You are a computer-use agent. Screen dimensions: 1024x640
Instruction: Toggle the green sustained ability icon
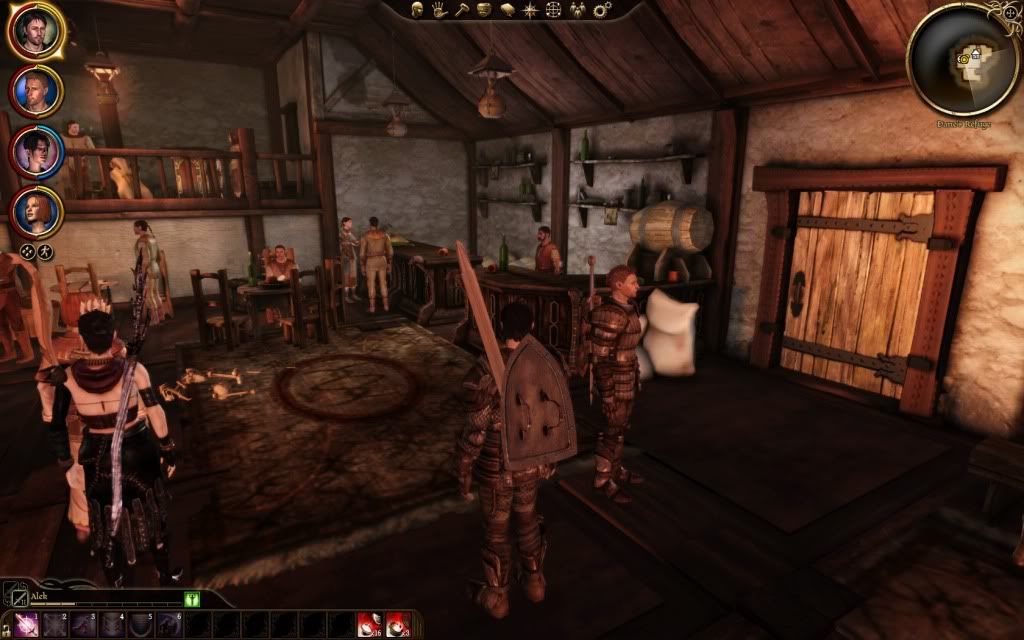[192, 598]
